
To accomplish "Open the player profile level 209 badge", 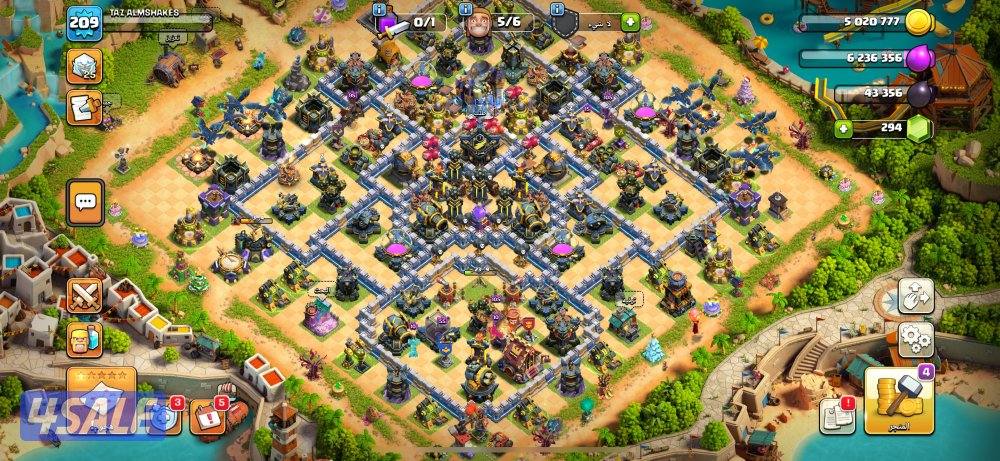I will pyautogui.click(x=84, y=23).
